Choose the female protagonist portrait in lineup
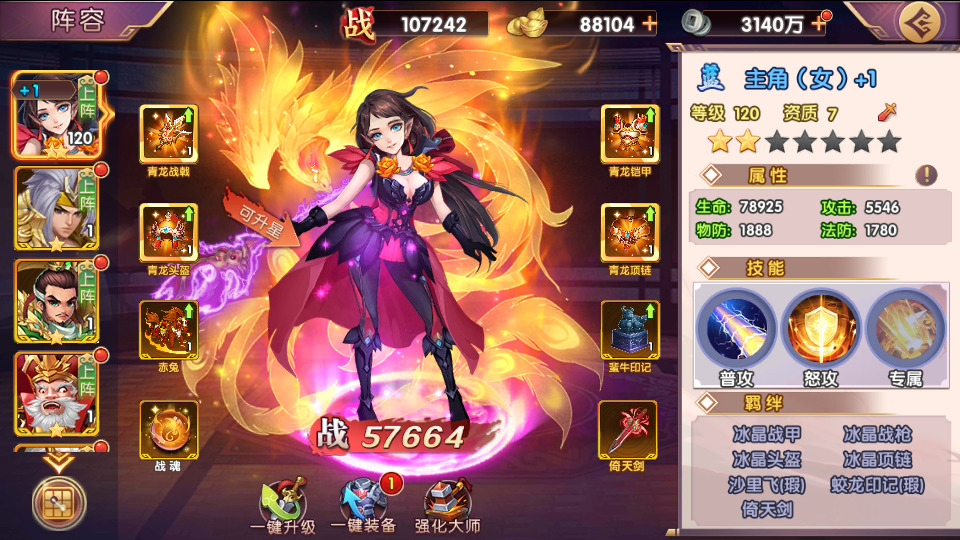Screen dimensions: 960x540 pyautogui.click(x=48, y=112)
